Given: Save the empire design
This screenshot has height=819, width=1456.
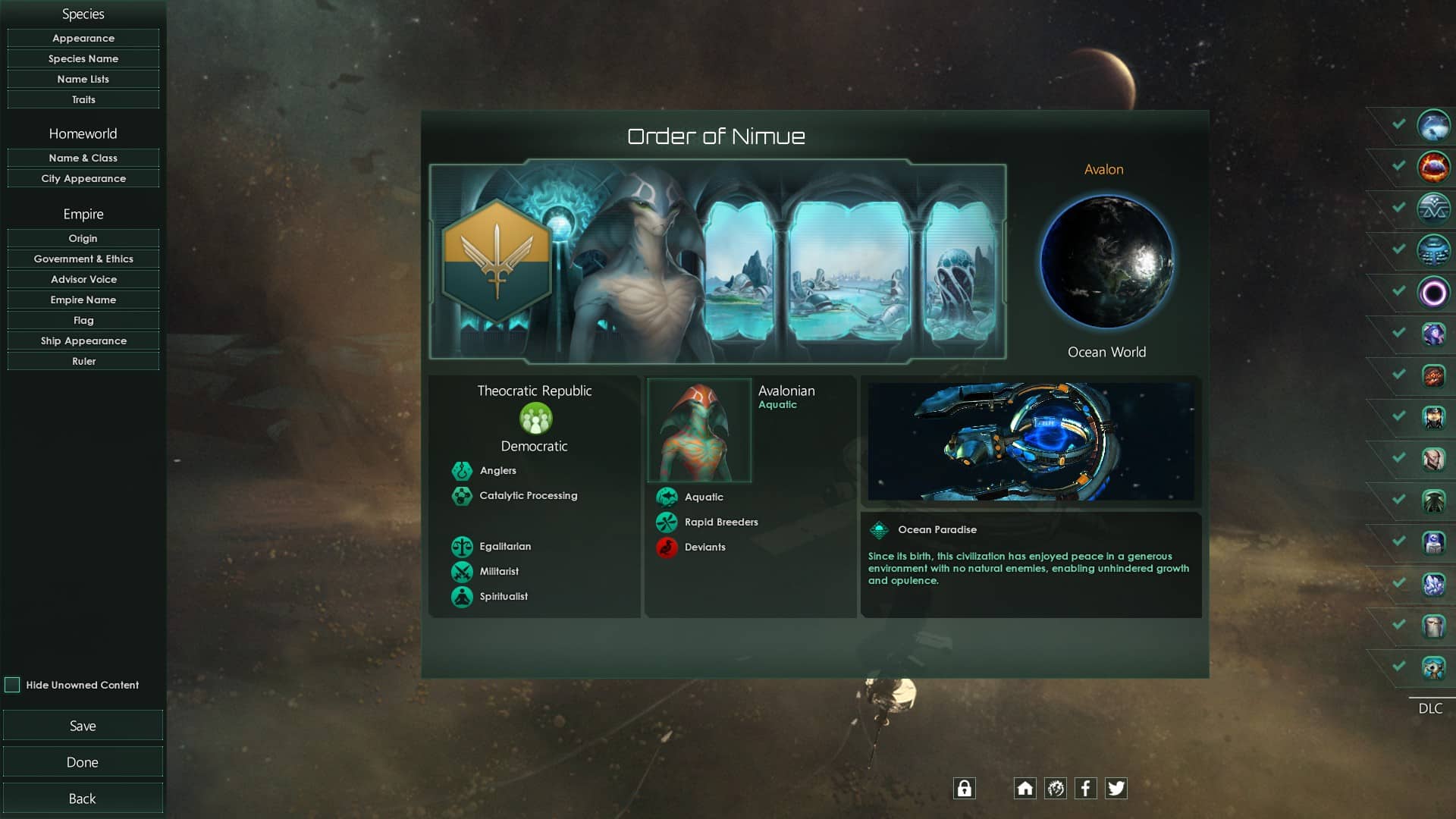Looking at the screenshot, I should pos(83,726).
